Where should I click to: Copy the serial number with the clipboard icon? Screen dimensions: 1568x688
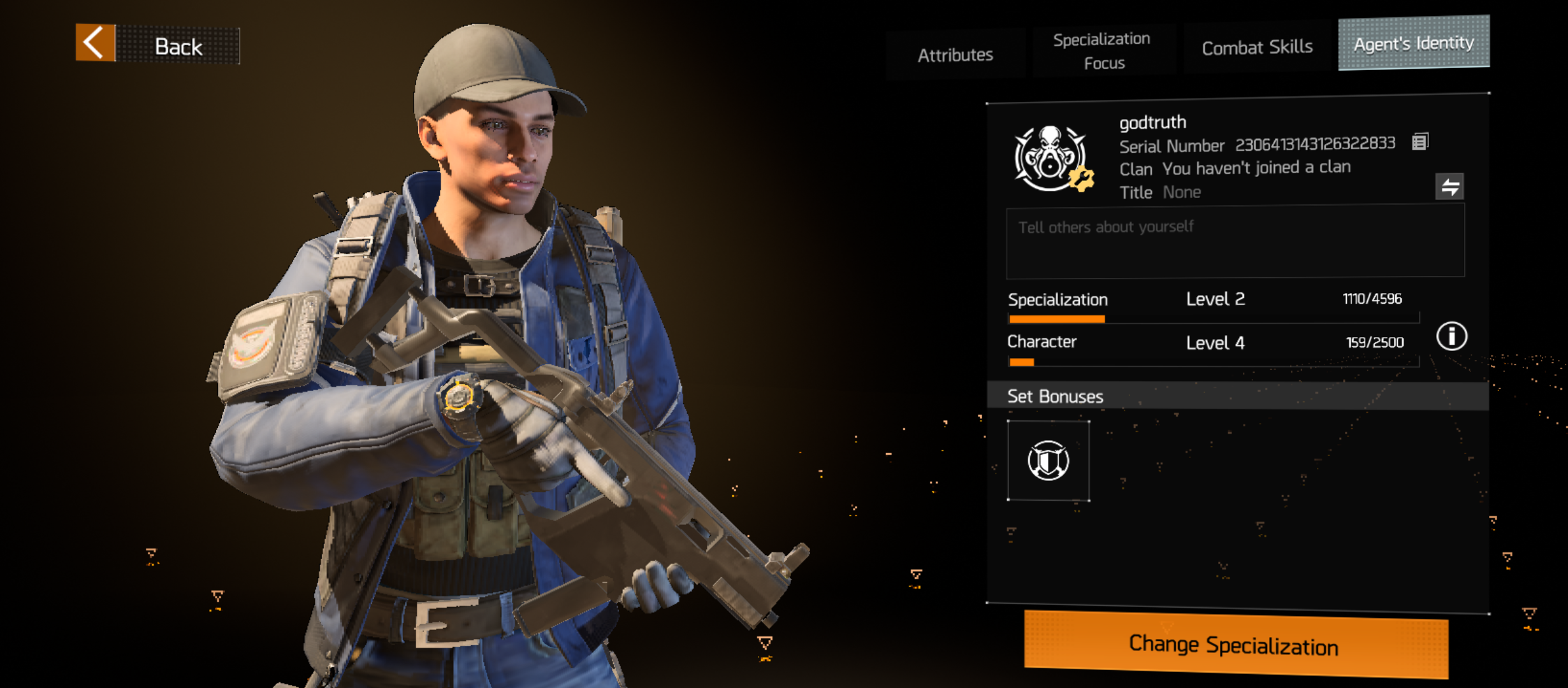(1420, 141)
